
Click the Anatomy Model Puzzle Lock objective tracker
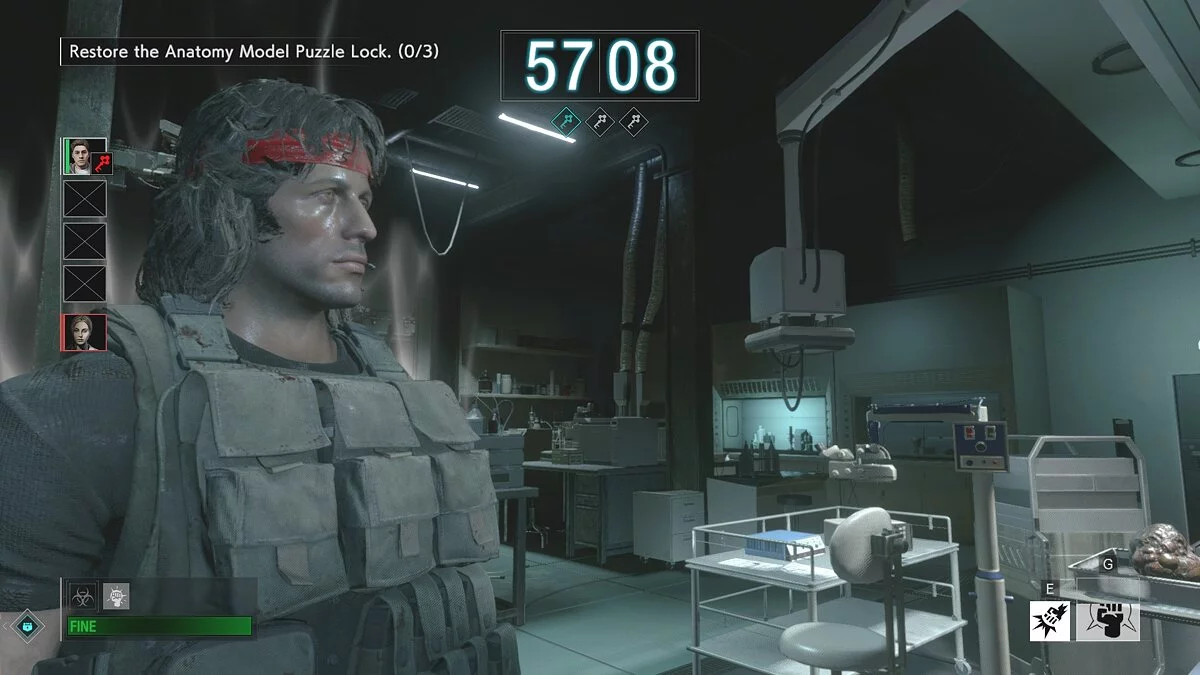(x=252, y=50)
